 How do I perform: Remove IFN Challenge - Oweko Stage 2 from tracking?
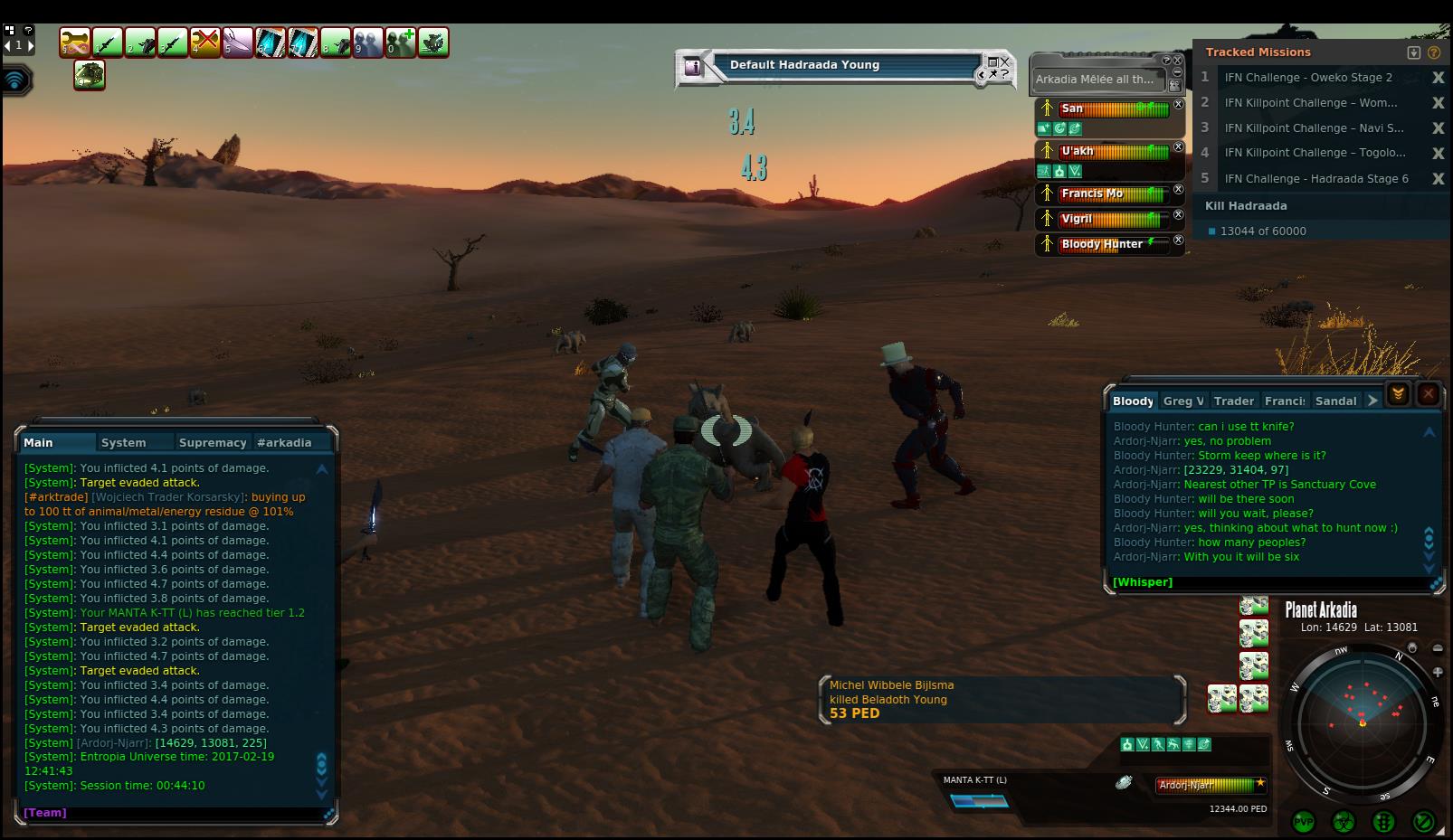pyautogui.click(x=1438, y=78)
